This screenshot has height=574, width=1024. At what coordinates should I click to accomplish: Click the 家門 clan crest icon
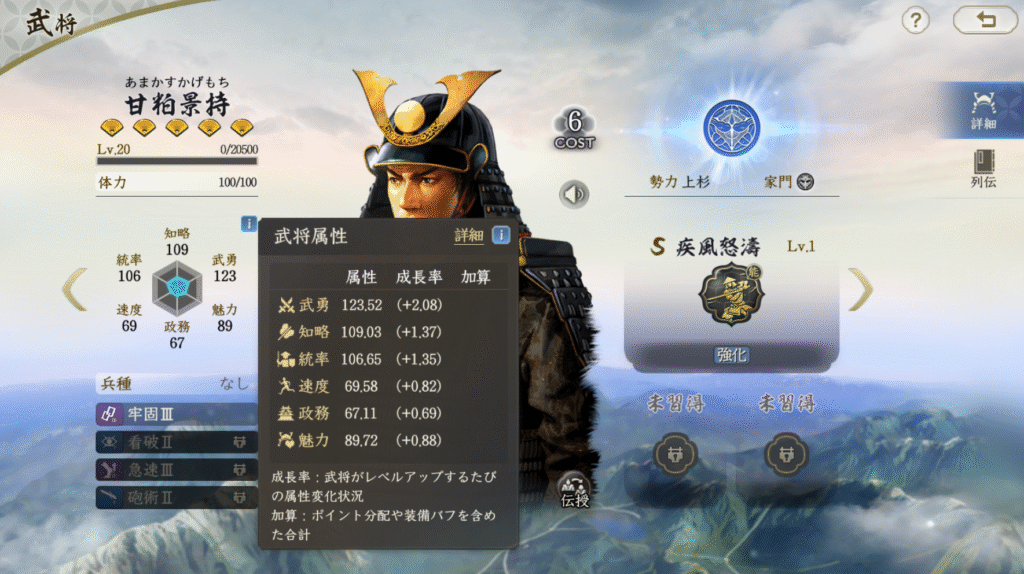805,182
